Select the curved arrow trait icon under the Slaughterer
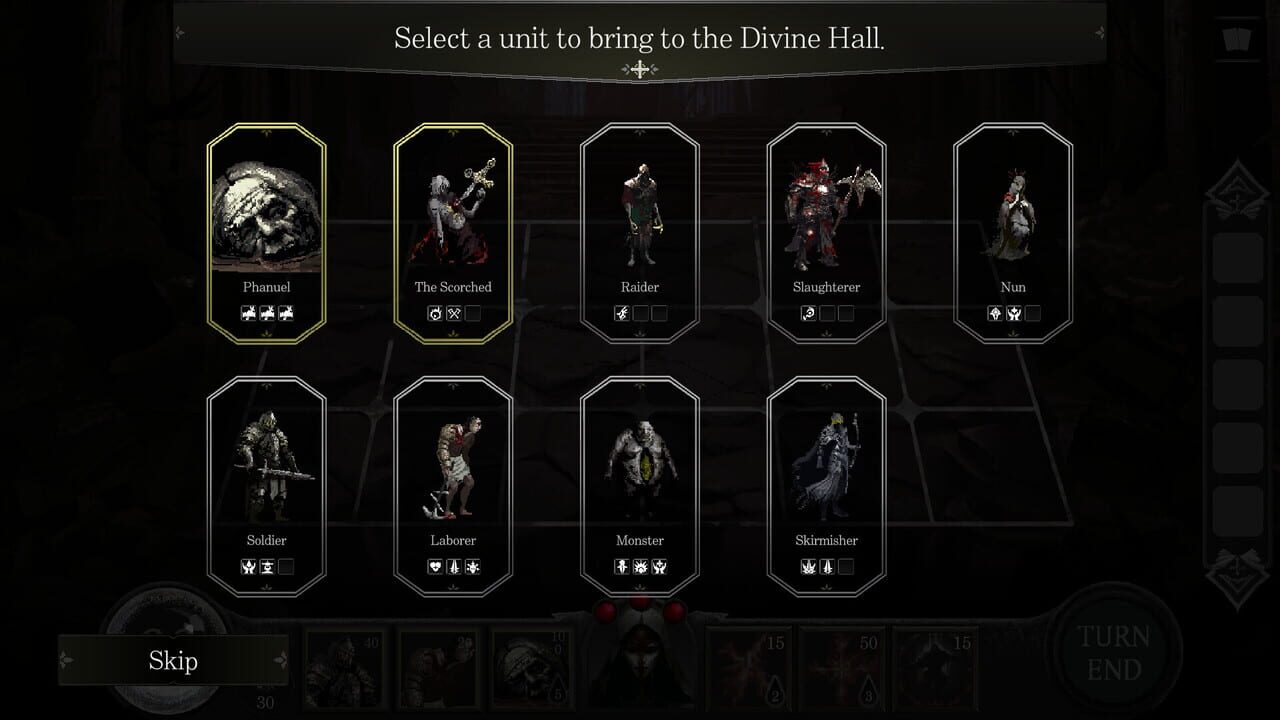 click(808, 313)
